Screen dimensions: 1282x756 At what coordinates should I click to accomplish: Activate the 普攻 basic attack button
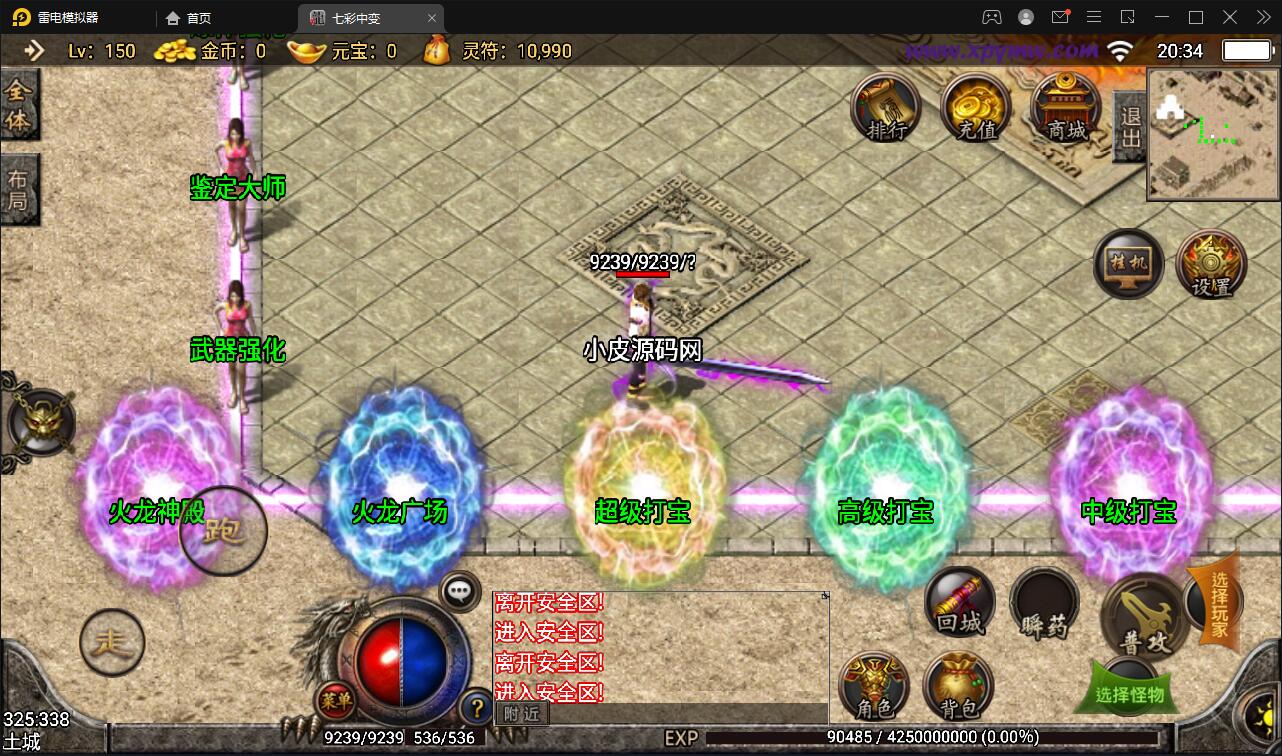pos(1144,614)
